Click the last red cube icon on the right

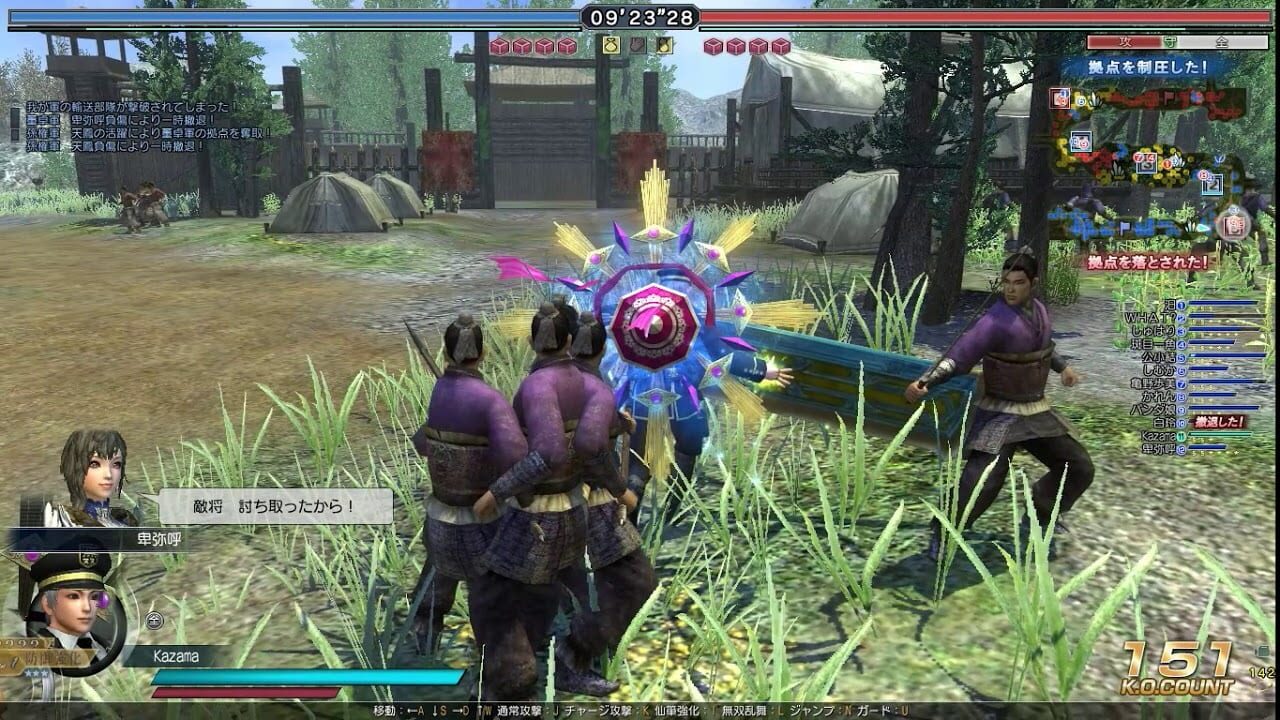point(779,46)
